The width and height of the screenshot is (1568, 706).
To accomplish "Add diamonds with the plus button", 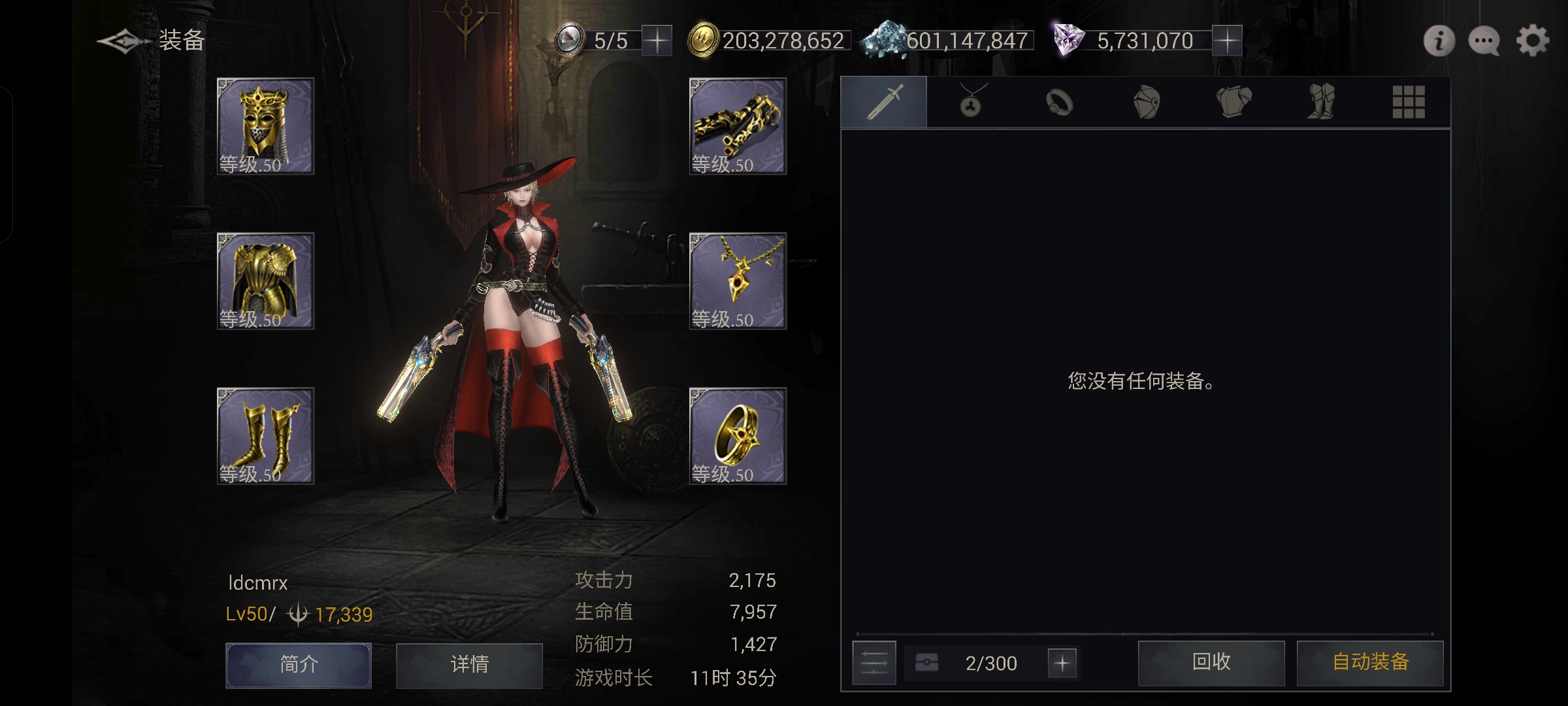I will (1227, 41).
